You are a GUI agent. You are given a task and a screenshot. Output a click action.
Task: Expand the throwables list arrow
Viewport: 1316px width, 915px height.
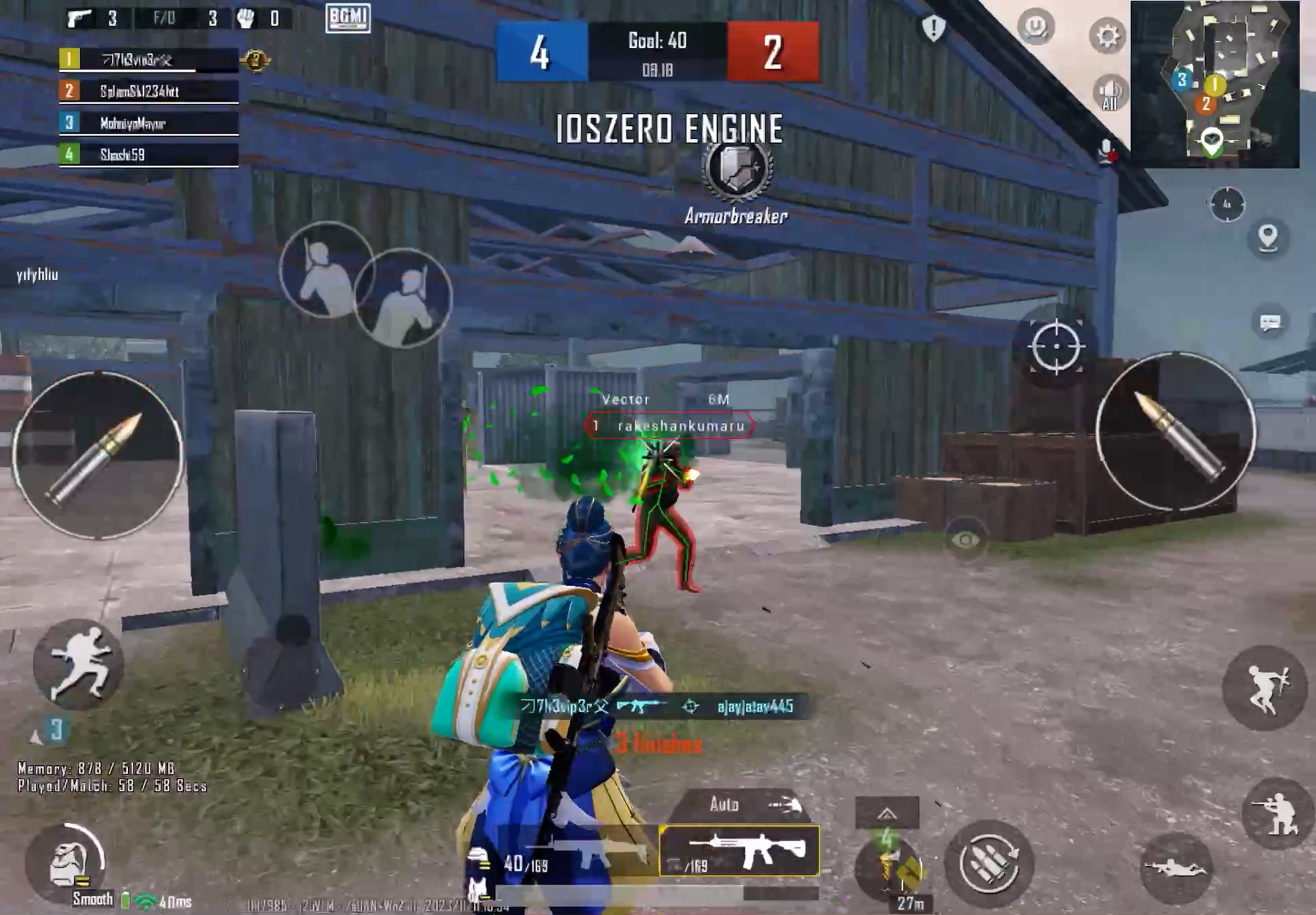pyautogui.click(x=886, y=812)
